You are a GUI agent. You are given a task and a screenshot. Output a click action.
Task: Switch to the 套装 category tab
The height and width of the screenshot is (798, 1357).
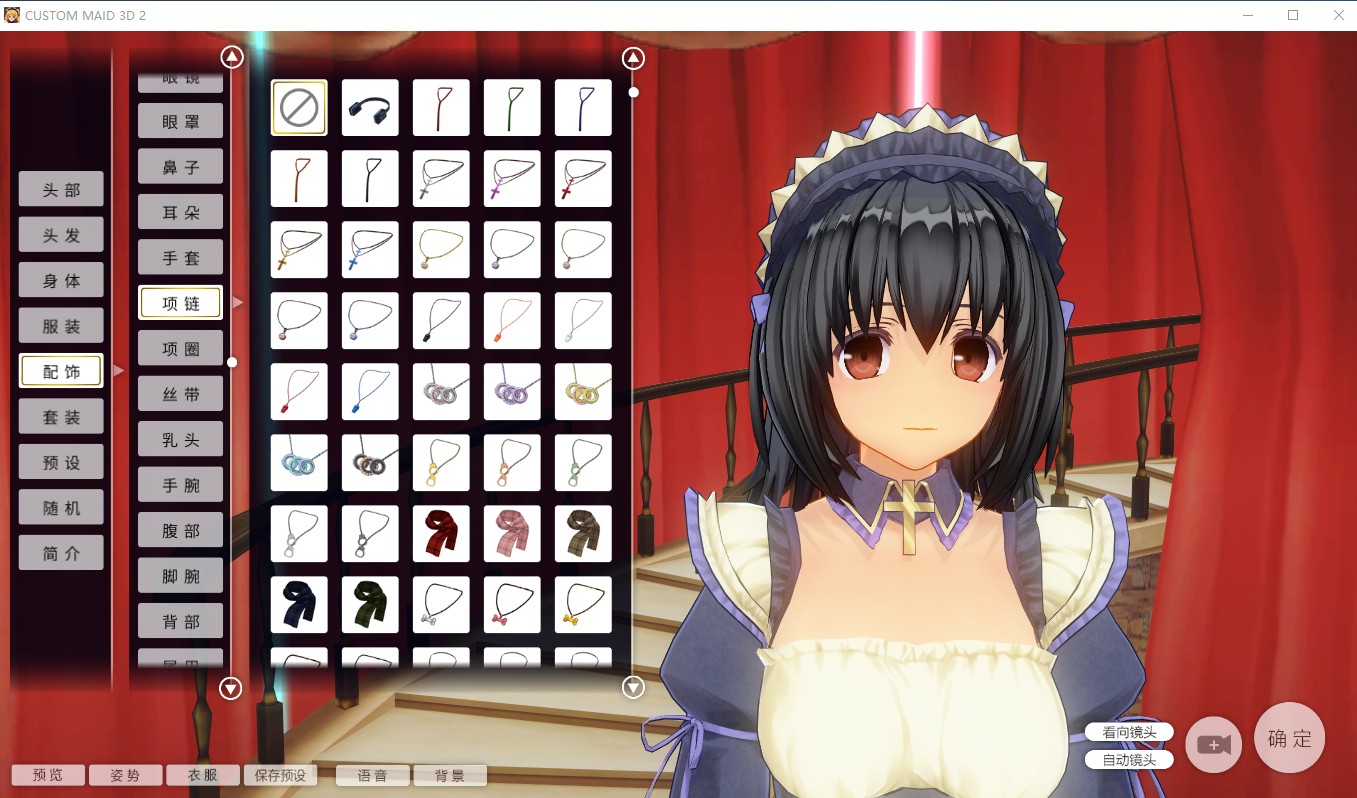click(x=61, y=416)
